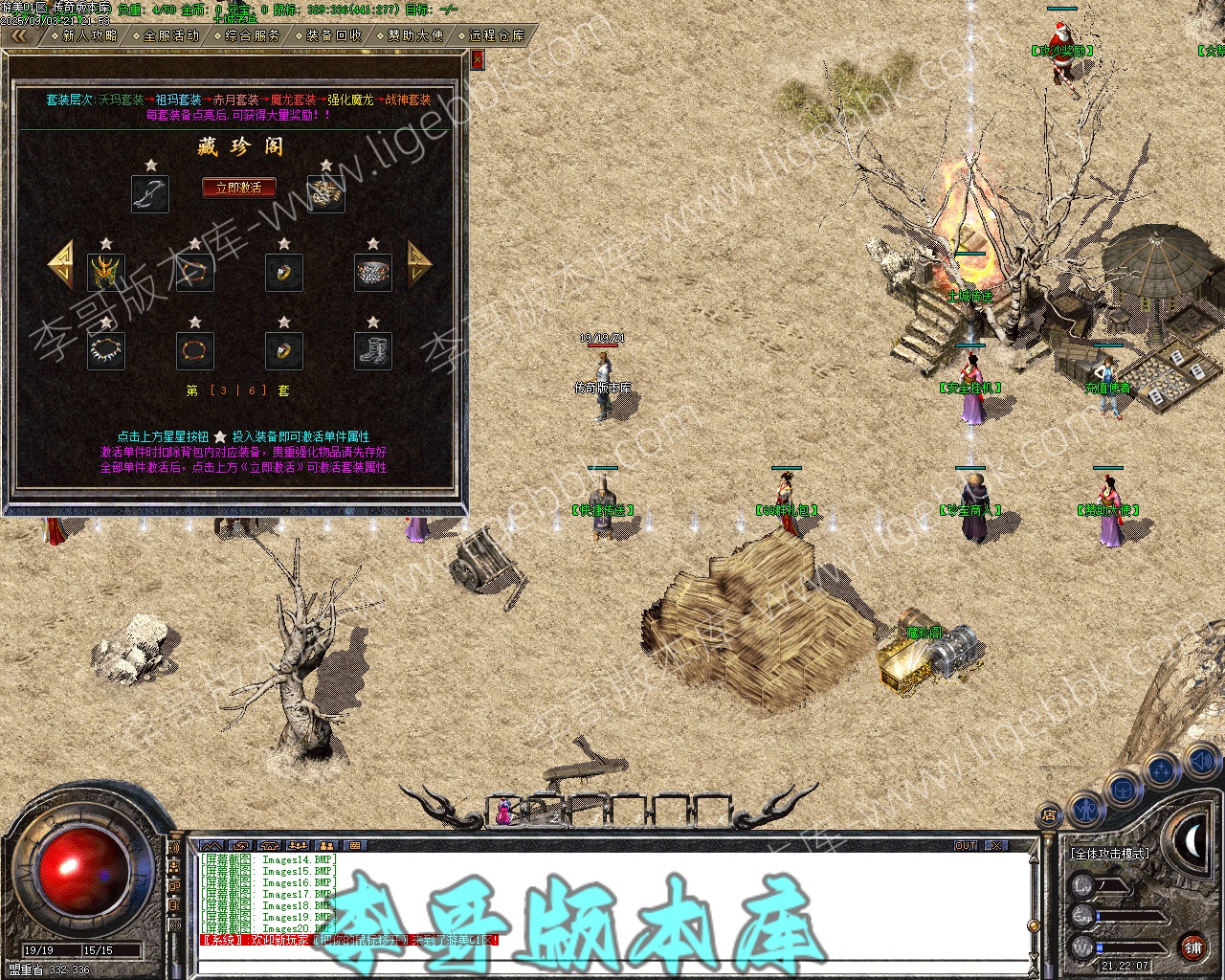Click the OUT button above the chat box
The width and height of the screenshot is (1225, 980).
click(966, 846)
